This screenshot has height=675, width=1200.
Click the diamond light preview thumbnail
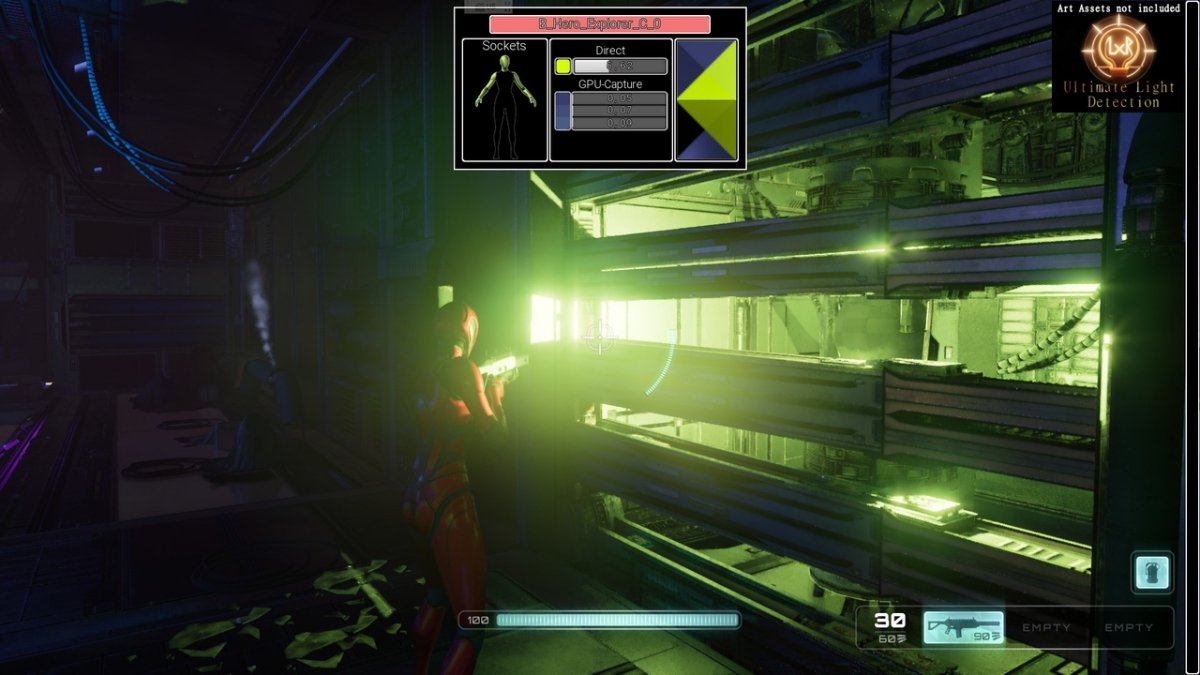click(x=707, y=100)
